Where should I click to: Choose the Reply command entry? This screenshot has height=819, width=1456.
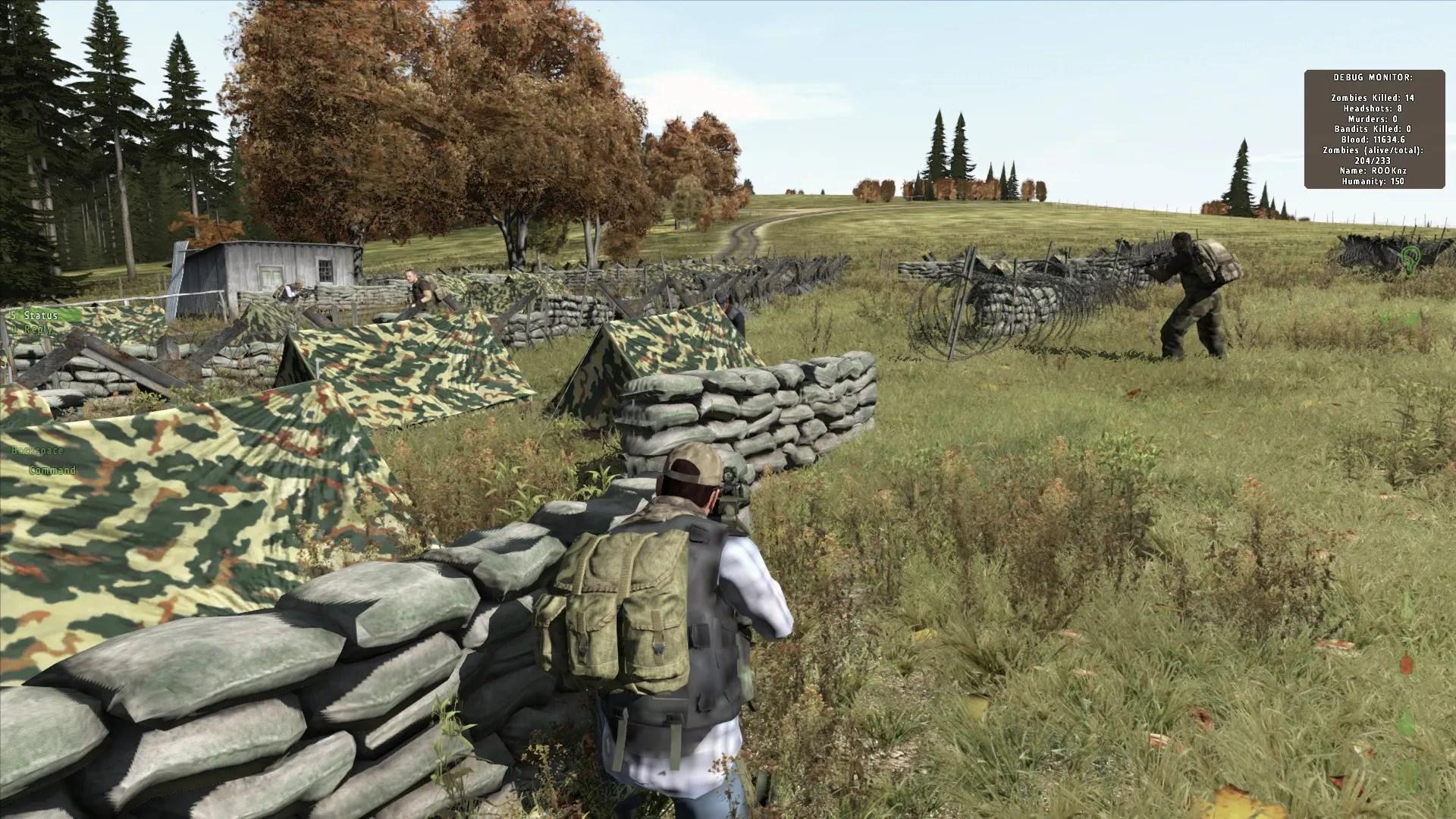coord(39,329)
